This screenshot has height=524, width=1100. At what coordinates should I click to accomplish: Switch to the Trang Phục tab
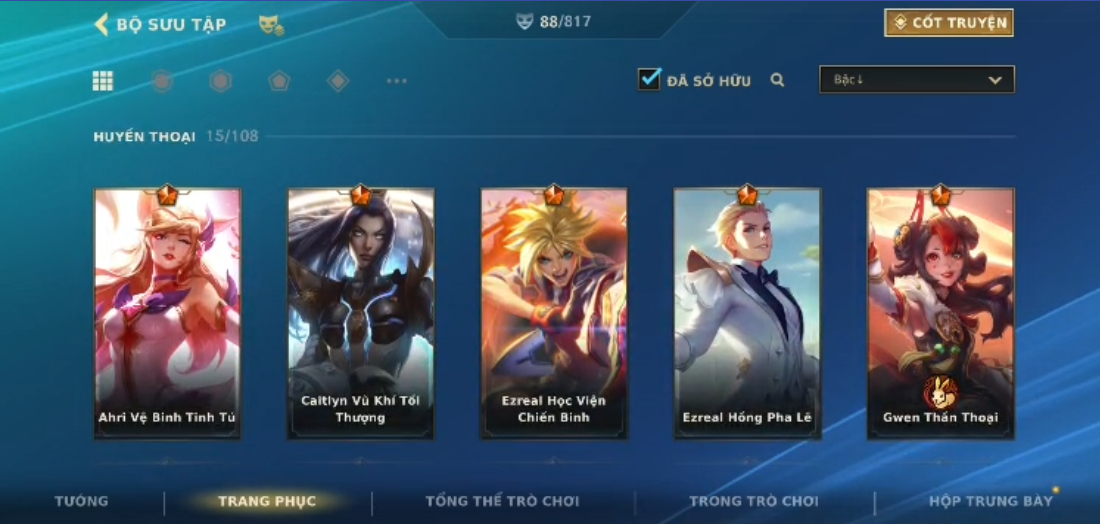point(267,501)
